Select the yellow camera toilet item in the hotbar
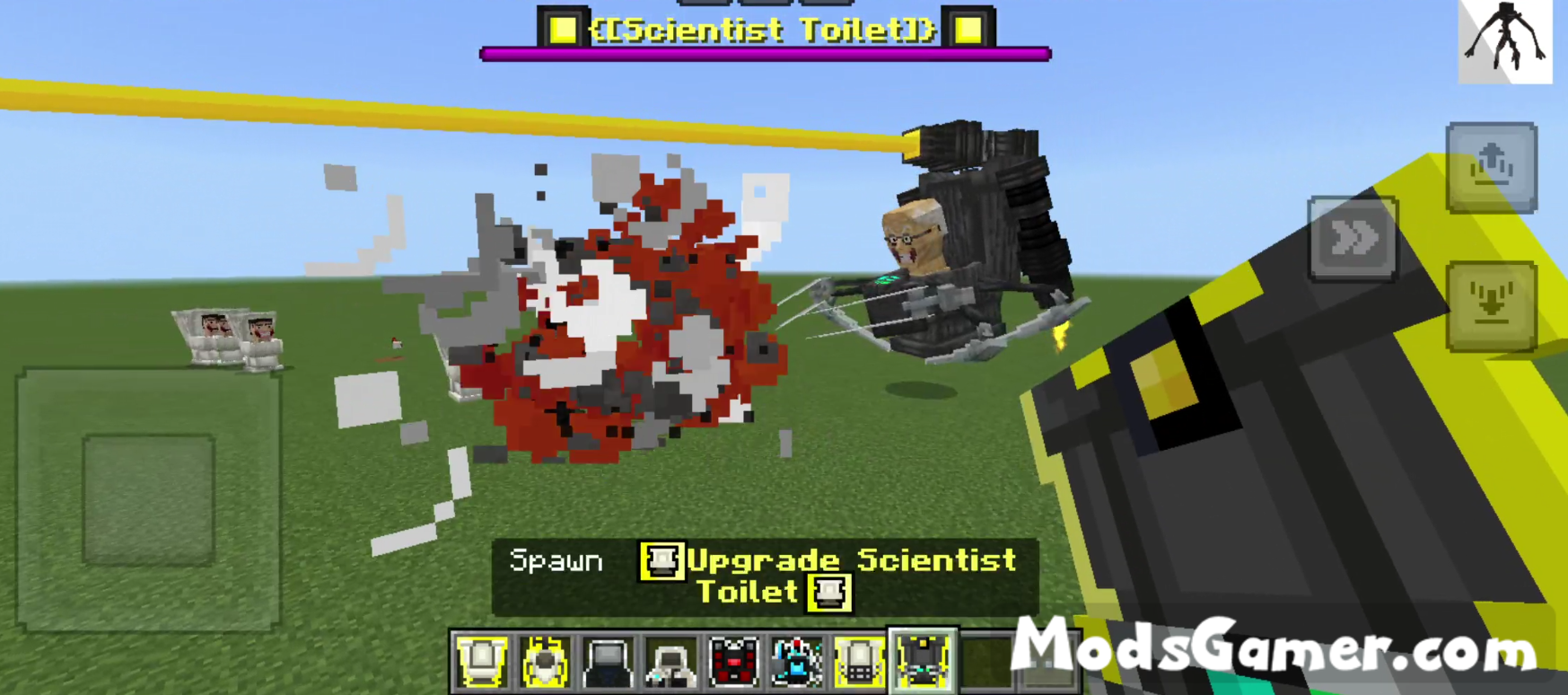This screenshot has height=695, width=1568. (x=858, y=662)
